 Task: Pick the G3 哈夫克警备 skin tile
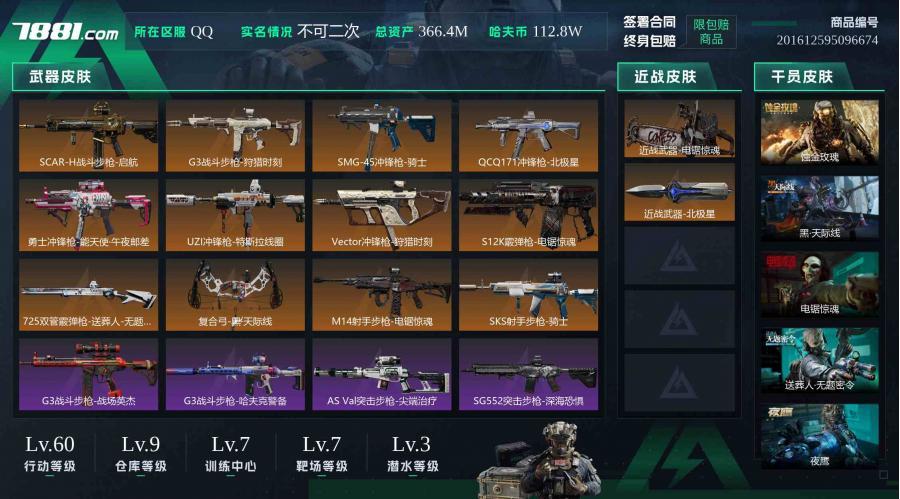click(x=235, y=374)
